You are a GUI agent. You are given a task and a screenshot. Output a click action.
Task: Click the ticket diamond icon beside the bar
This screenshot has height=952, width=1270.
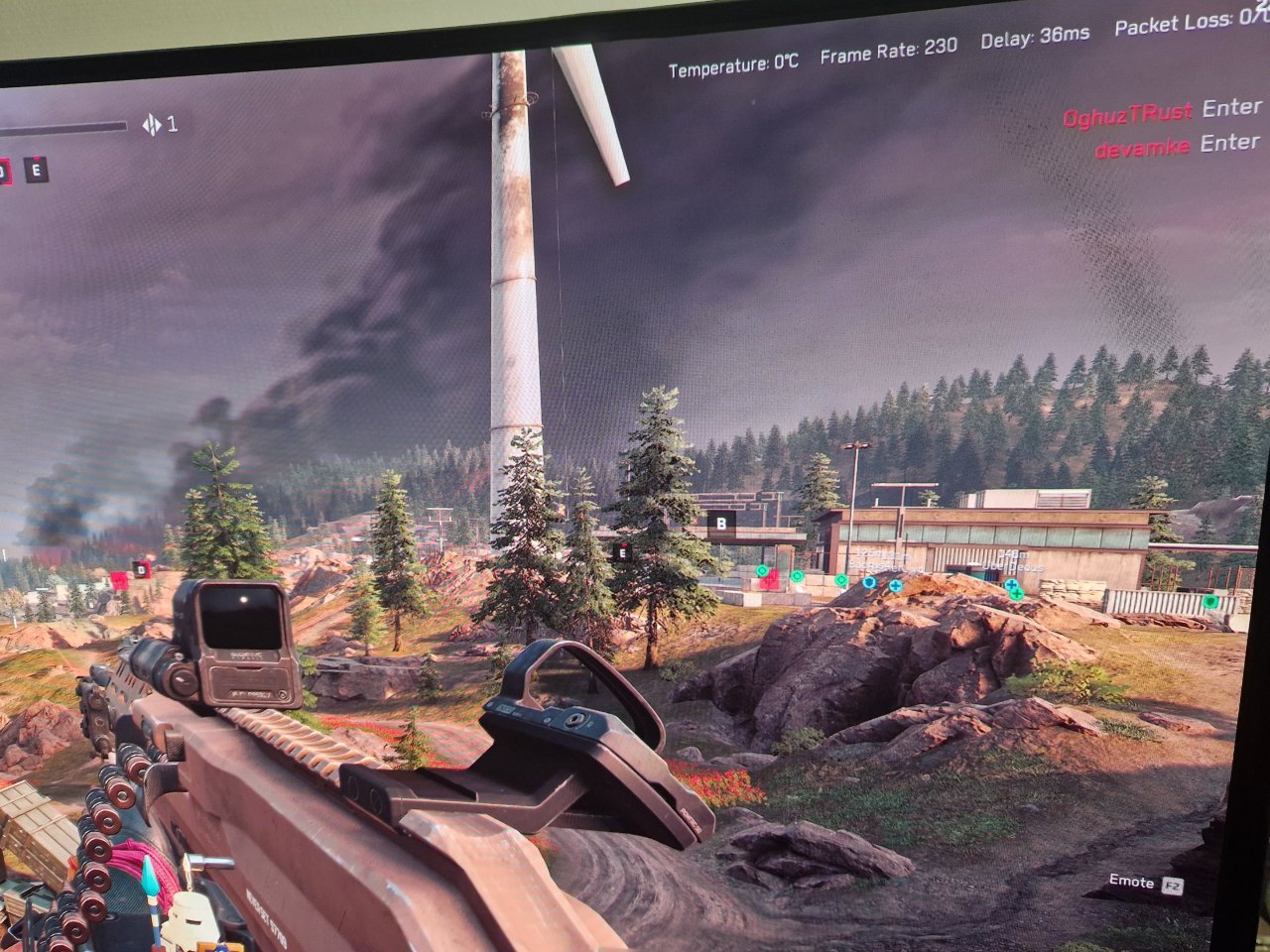point(152,125)
